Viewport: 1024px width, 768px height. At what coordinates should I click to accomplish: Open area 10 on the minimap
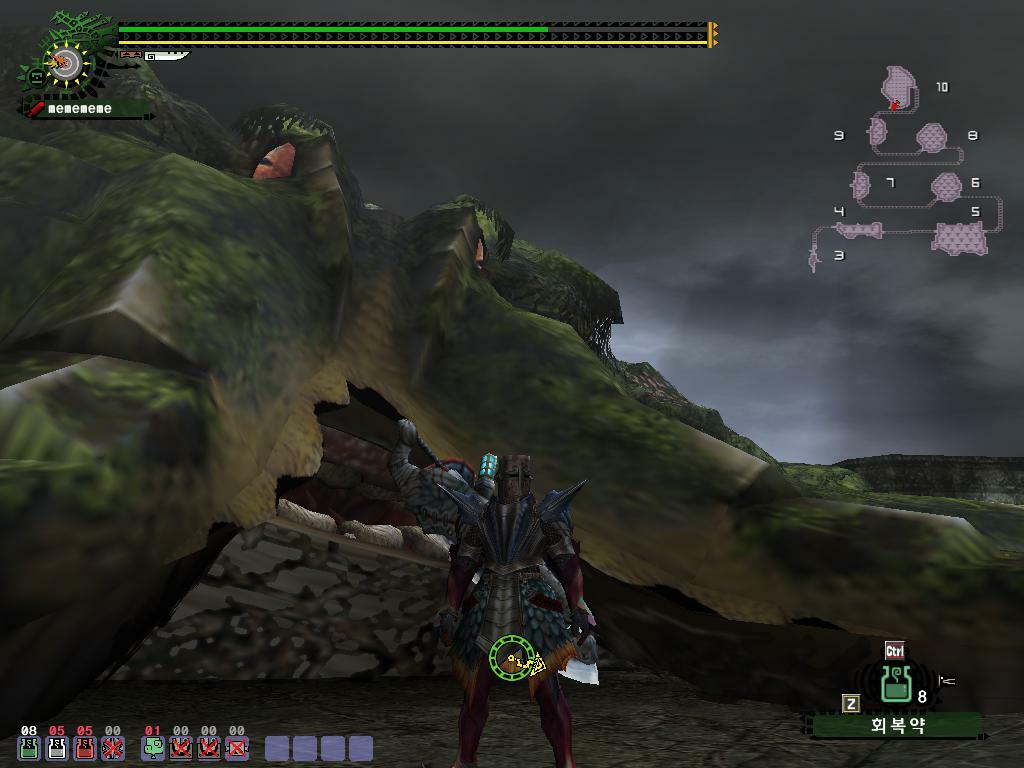point(899,87)
